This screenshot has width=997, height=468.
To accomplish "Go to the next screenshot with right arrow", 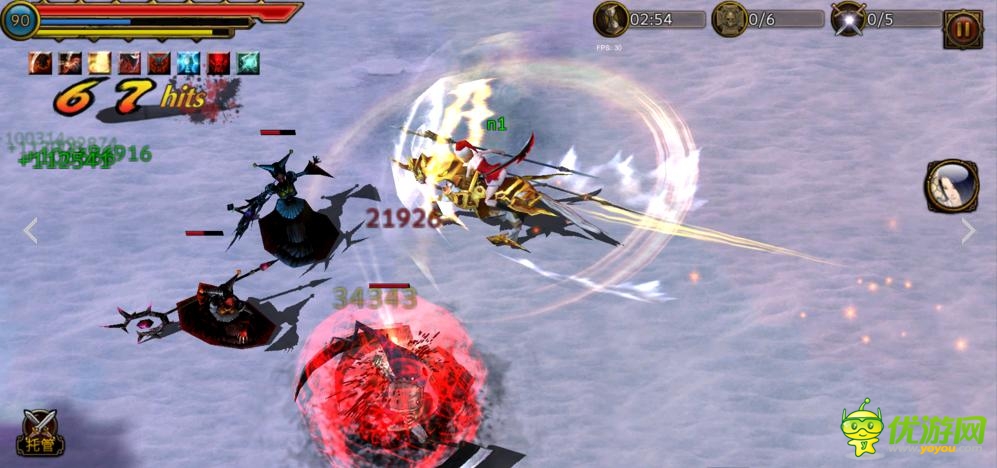I will [x=968, y=231].
